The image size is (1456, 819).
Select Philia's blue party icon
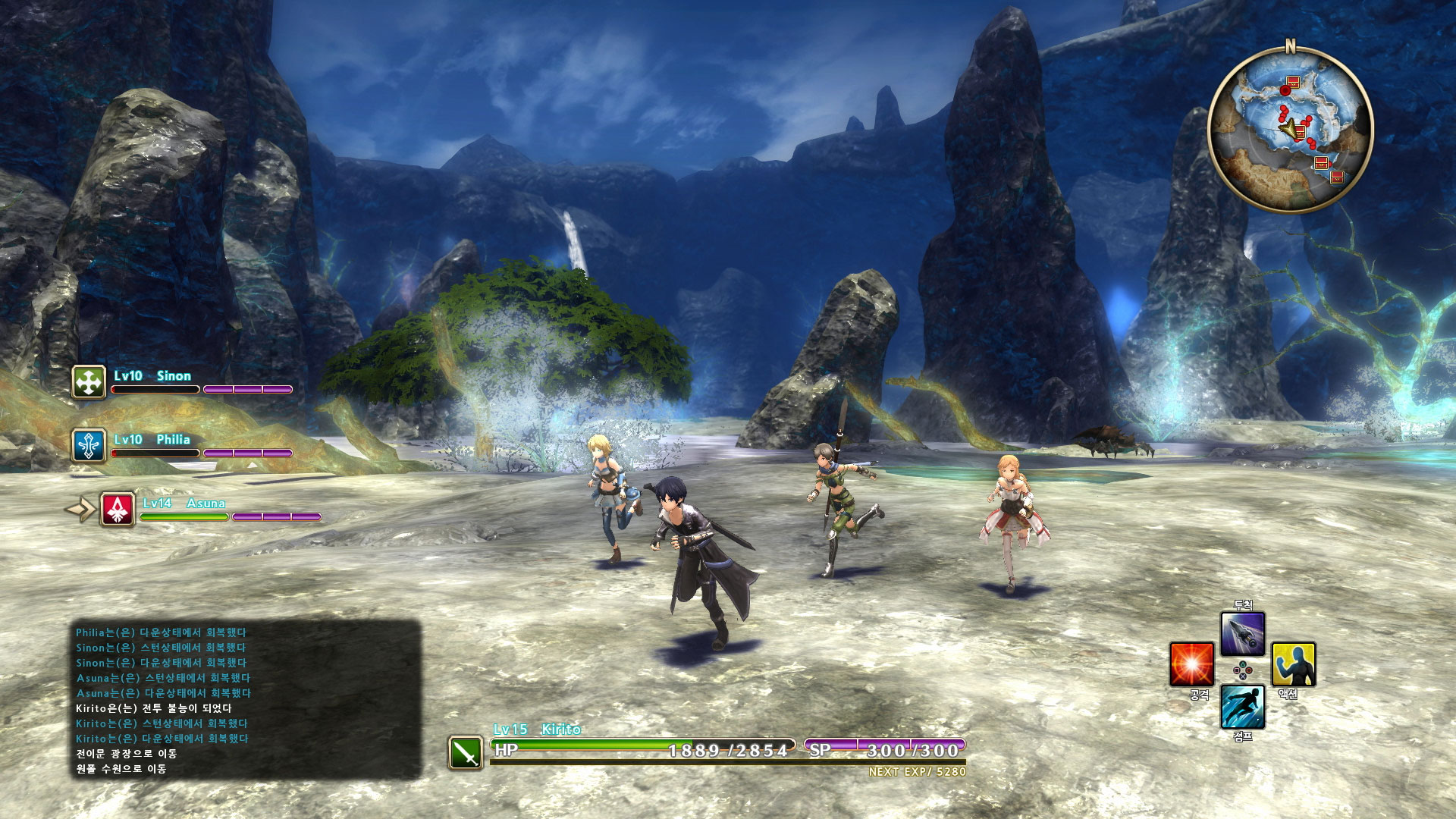pos(89,445)
